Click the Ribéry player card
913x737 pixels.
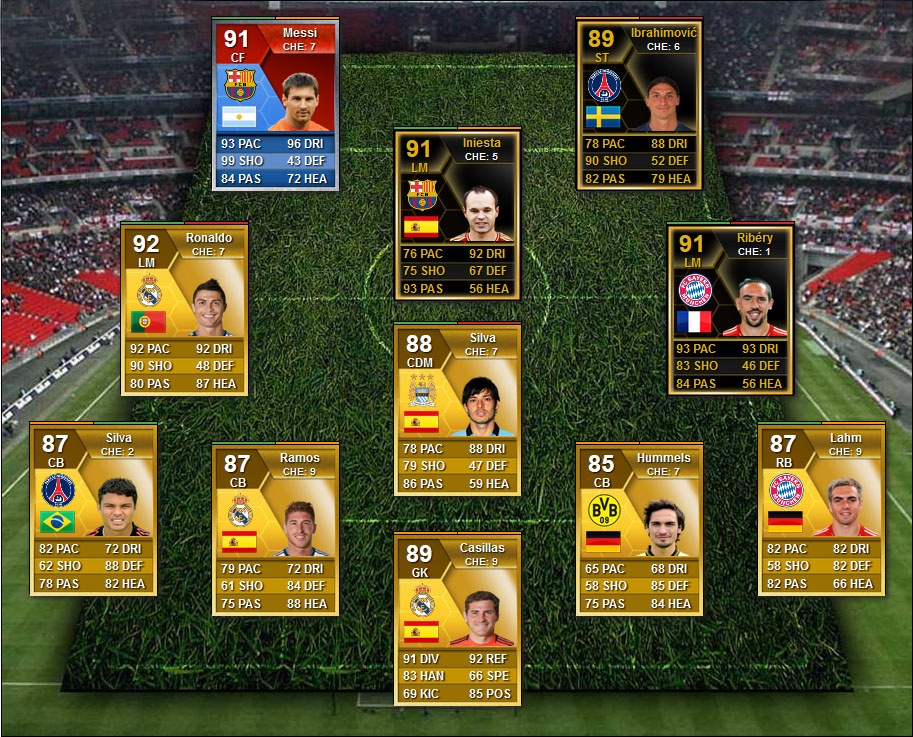pos(730,310)
